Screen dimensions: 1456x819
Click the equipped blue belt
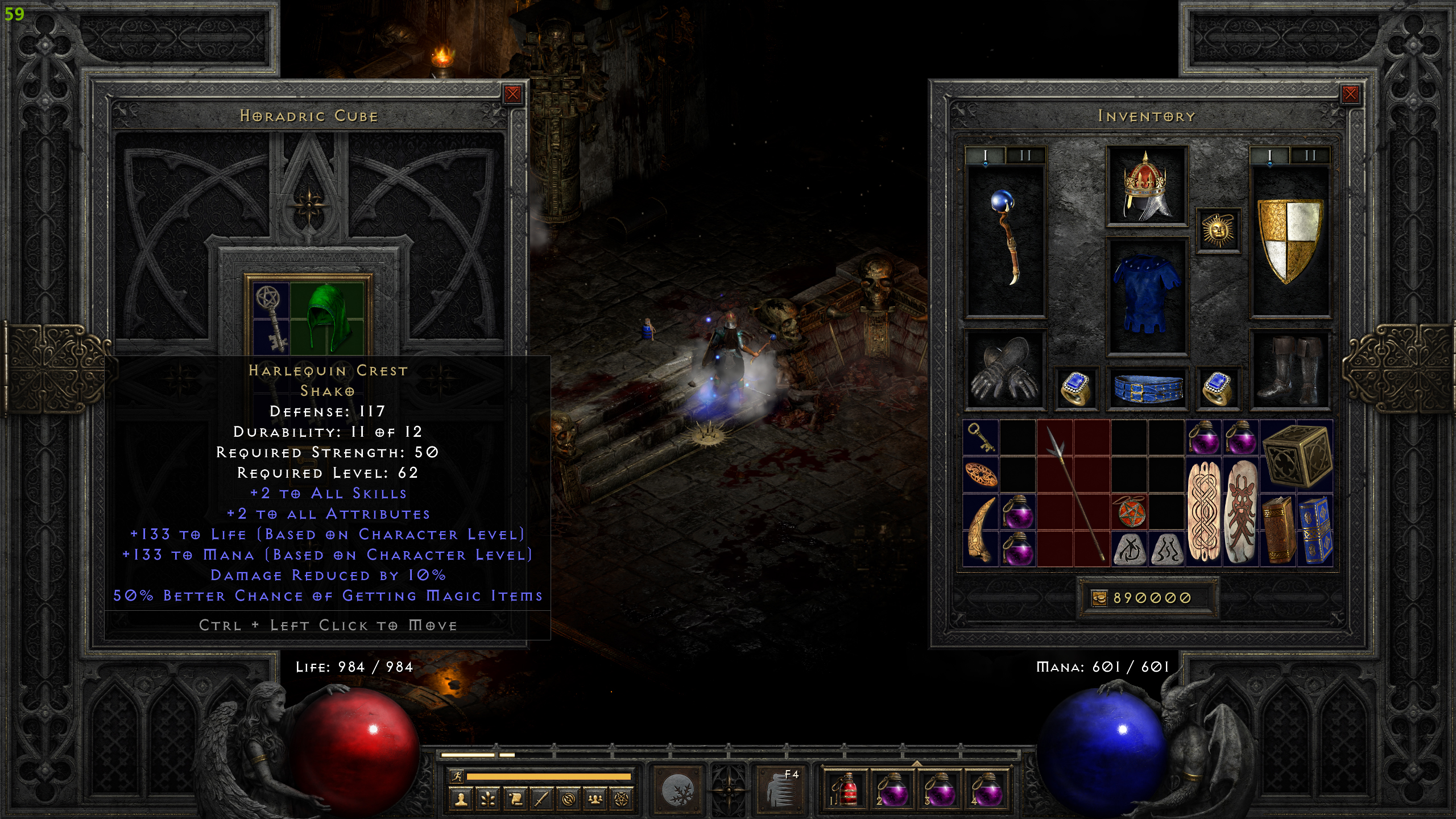[x=1147, y=389]
